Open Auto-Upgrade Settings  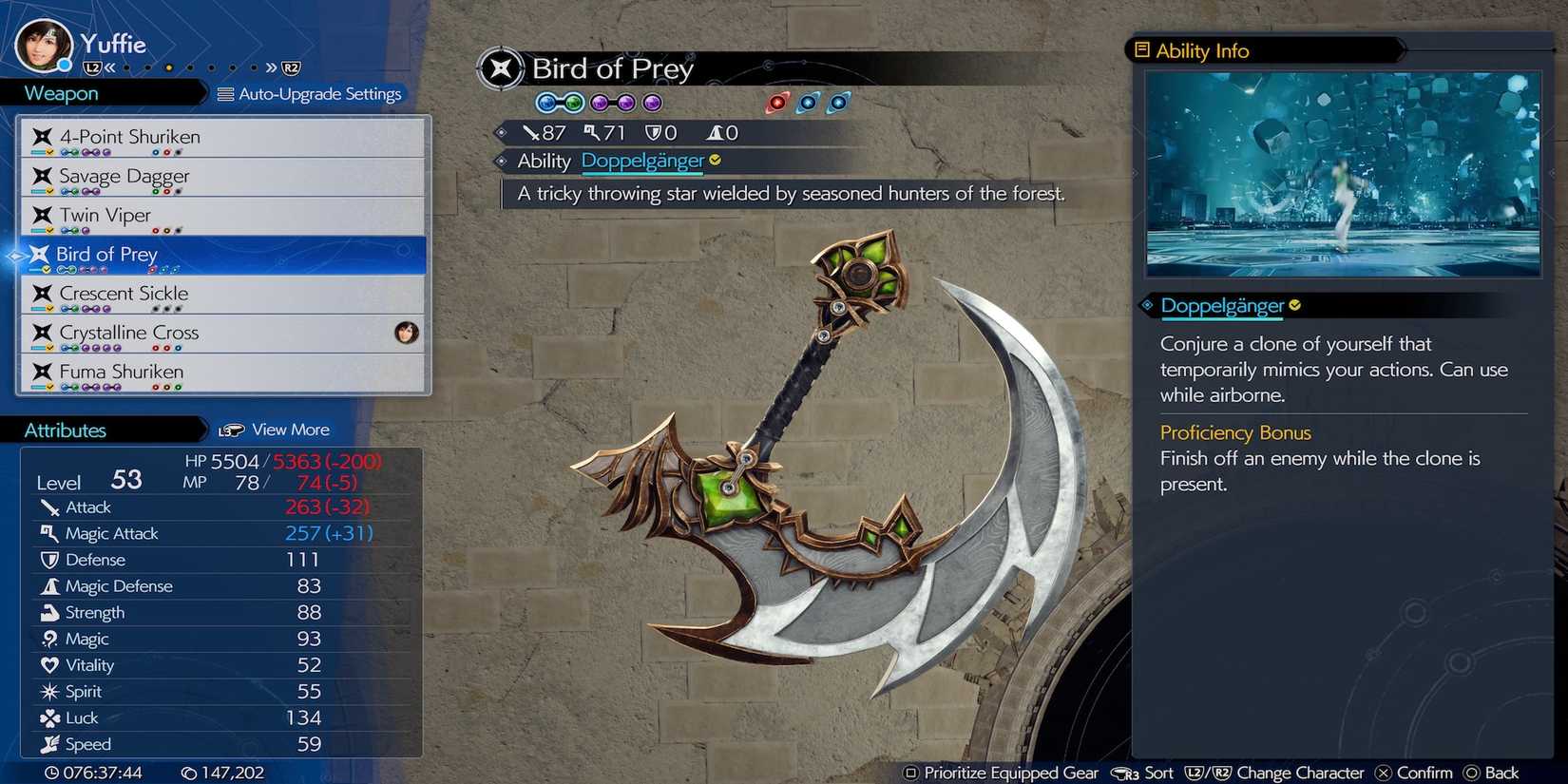312,94
